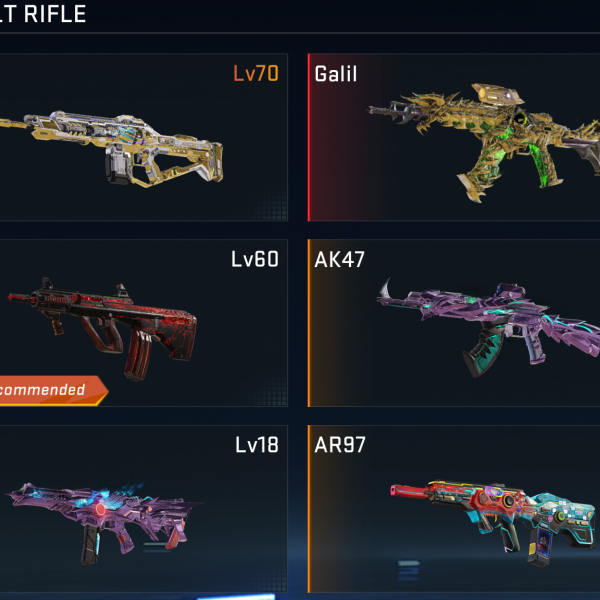600x600 pixels.
Task: Pick the Lv60 red bullpup rifle
Action: [140, 322]
